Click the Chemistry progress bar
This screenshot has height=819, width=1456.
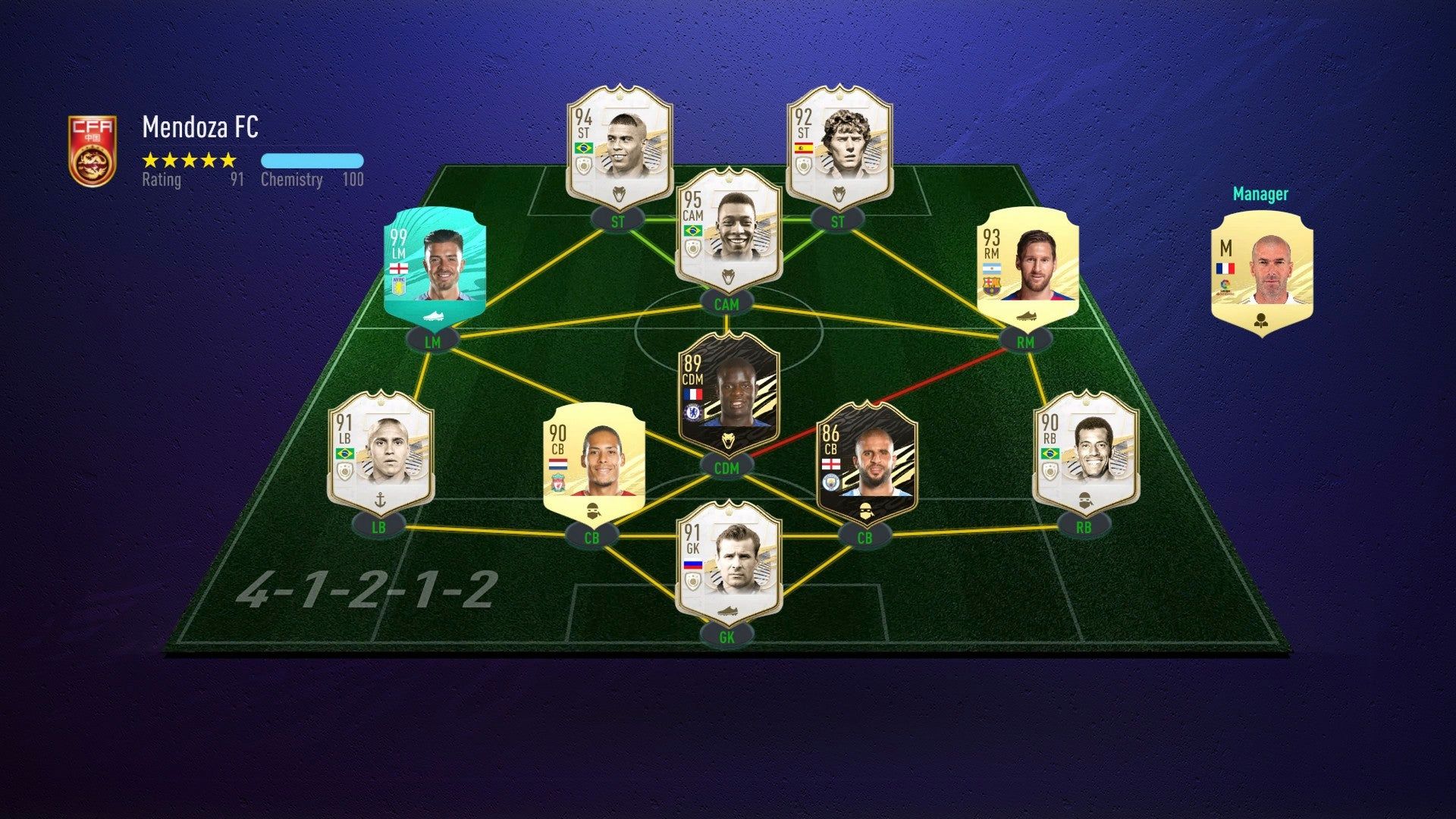coord(312,160)
